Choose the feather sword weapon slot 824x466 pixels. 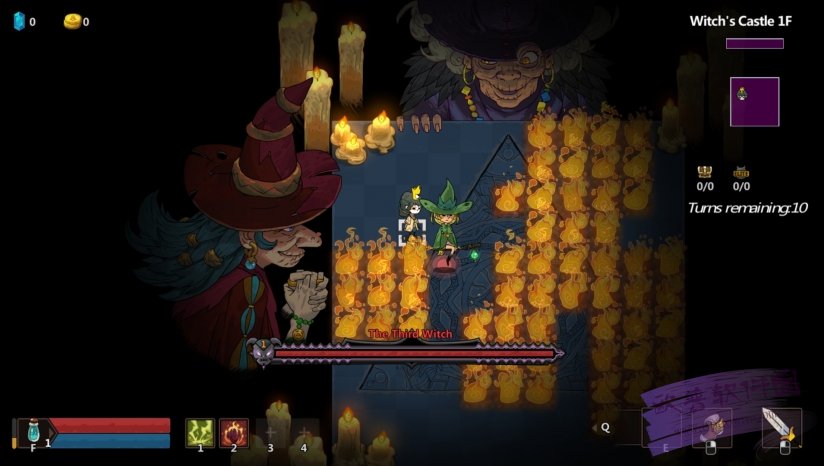[780, 427]
